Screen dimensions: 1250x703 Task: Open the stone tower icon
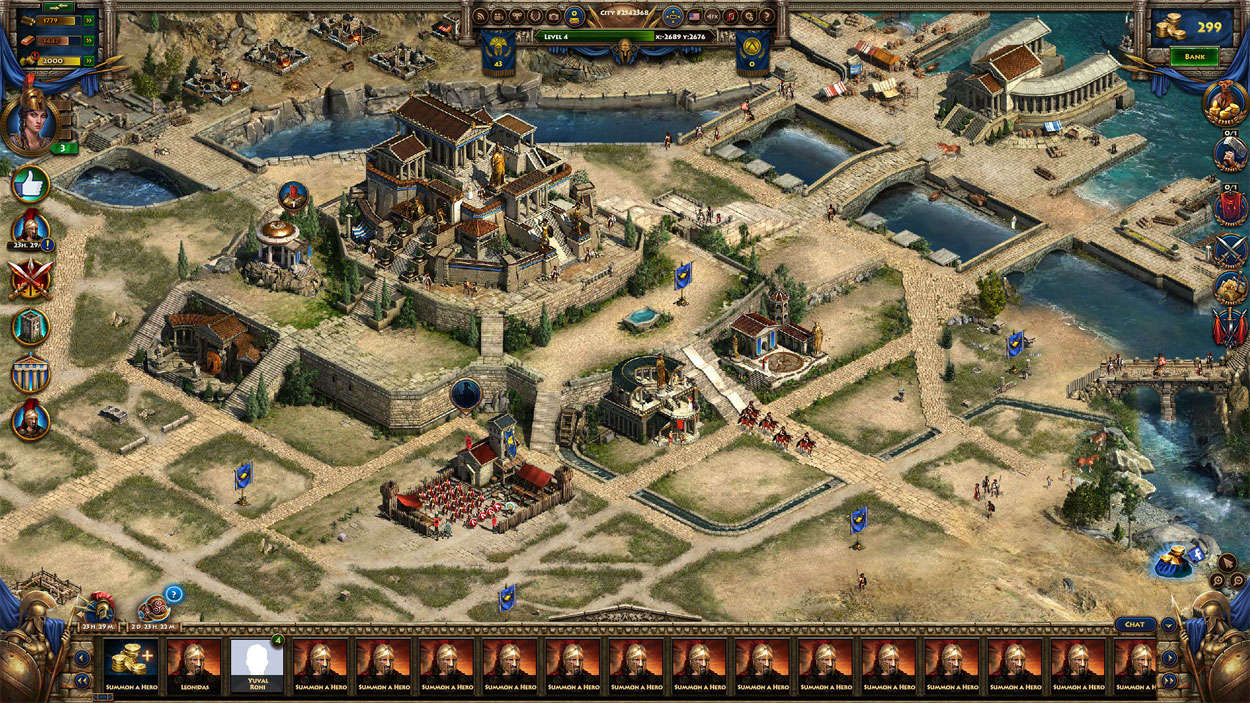pos(31,326)
